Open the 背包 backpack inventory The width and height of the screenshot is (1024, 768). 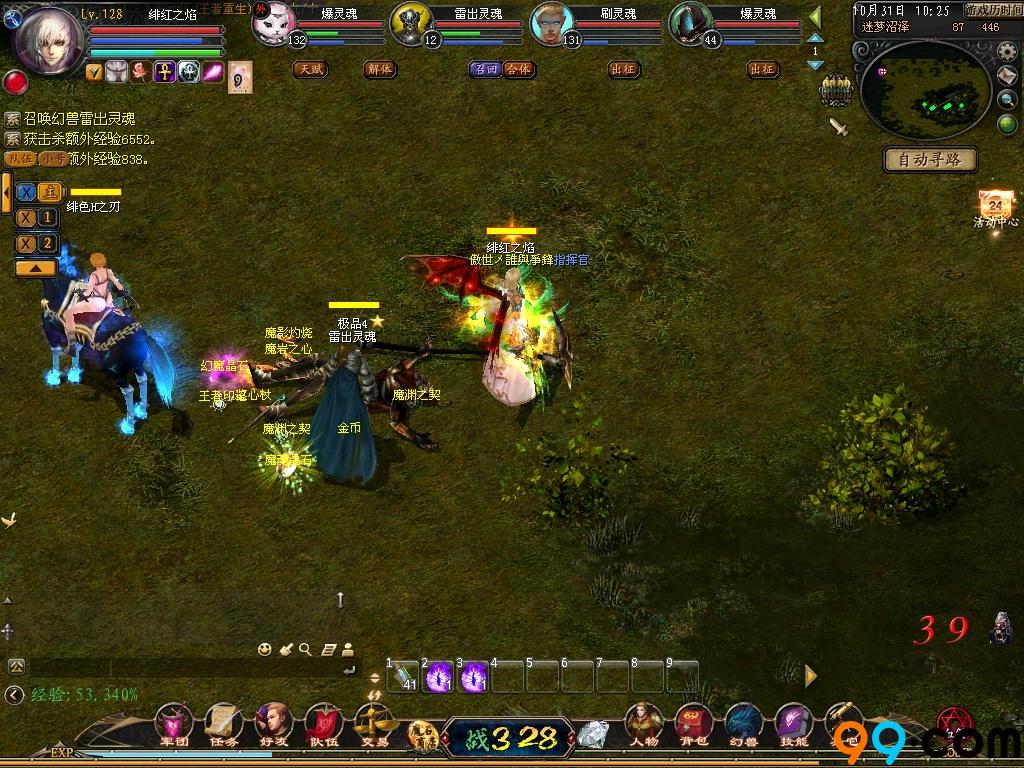pos(693,722)
